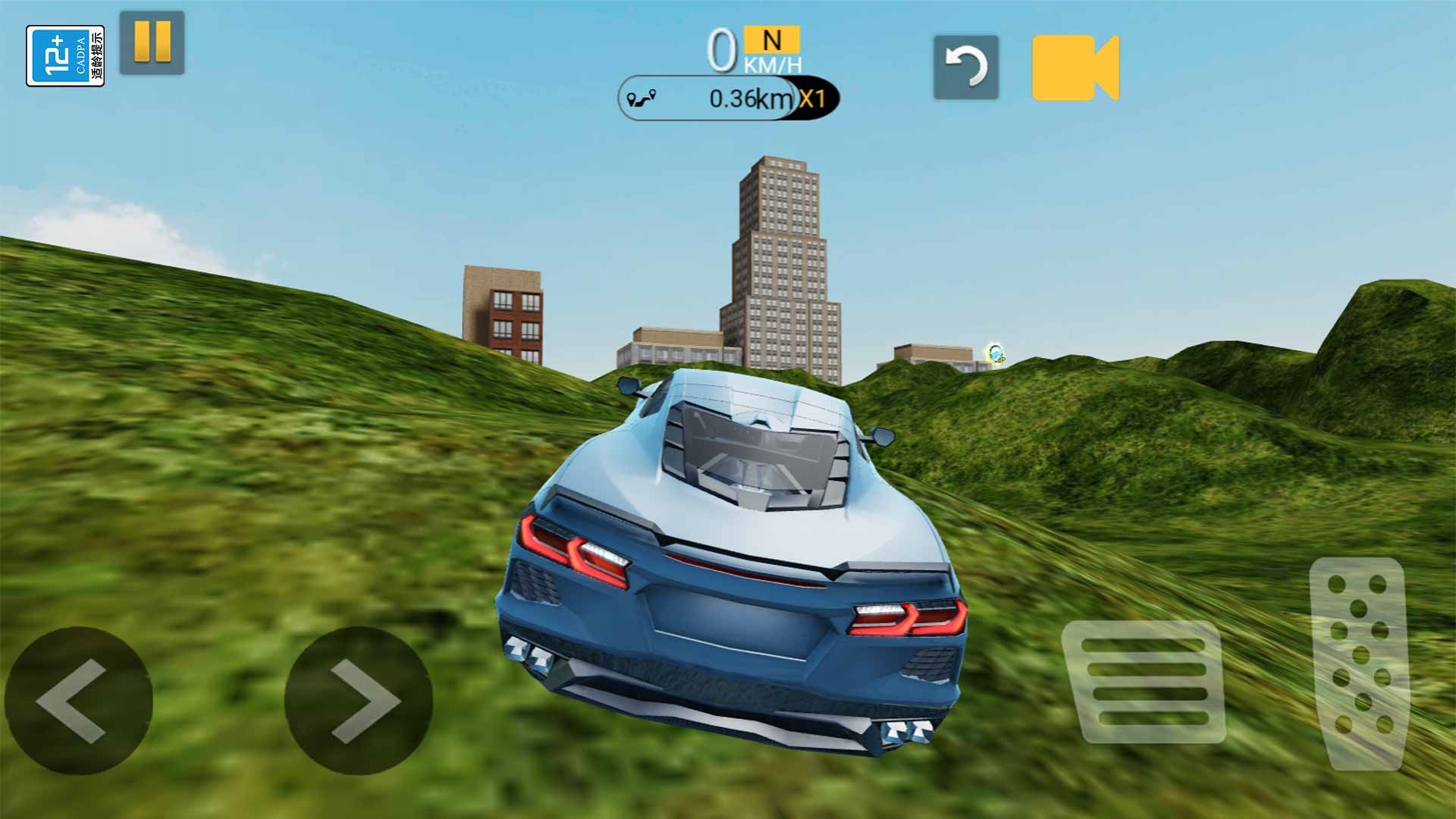
Task: Open the 0.36km route distance tracker
Action: [728, 99]
